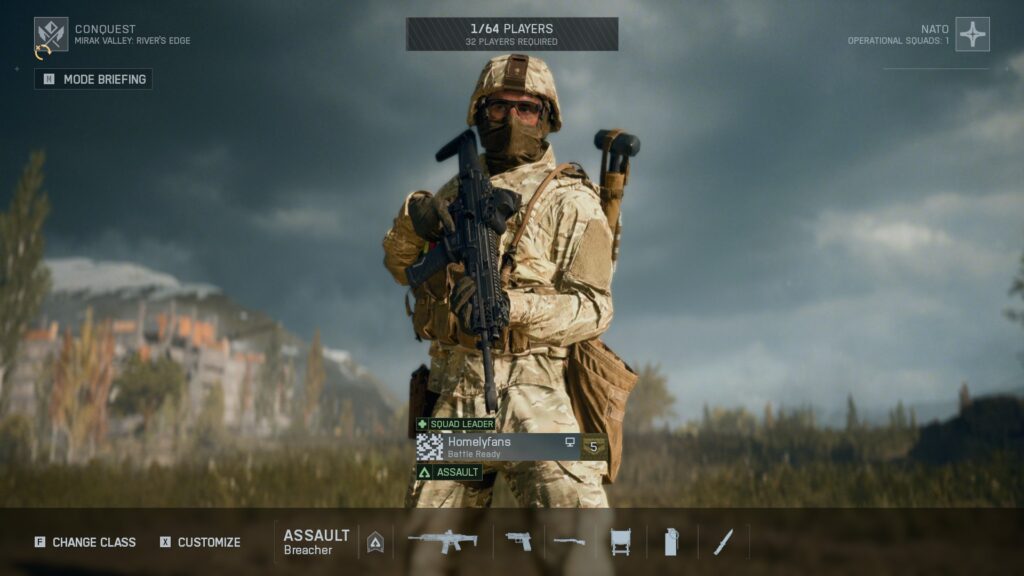1024x576 pixels.
Task: Select the shotgun weapon slot
Action: (x=570, y=541)
